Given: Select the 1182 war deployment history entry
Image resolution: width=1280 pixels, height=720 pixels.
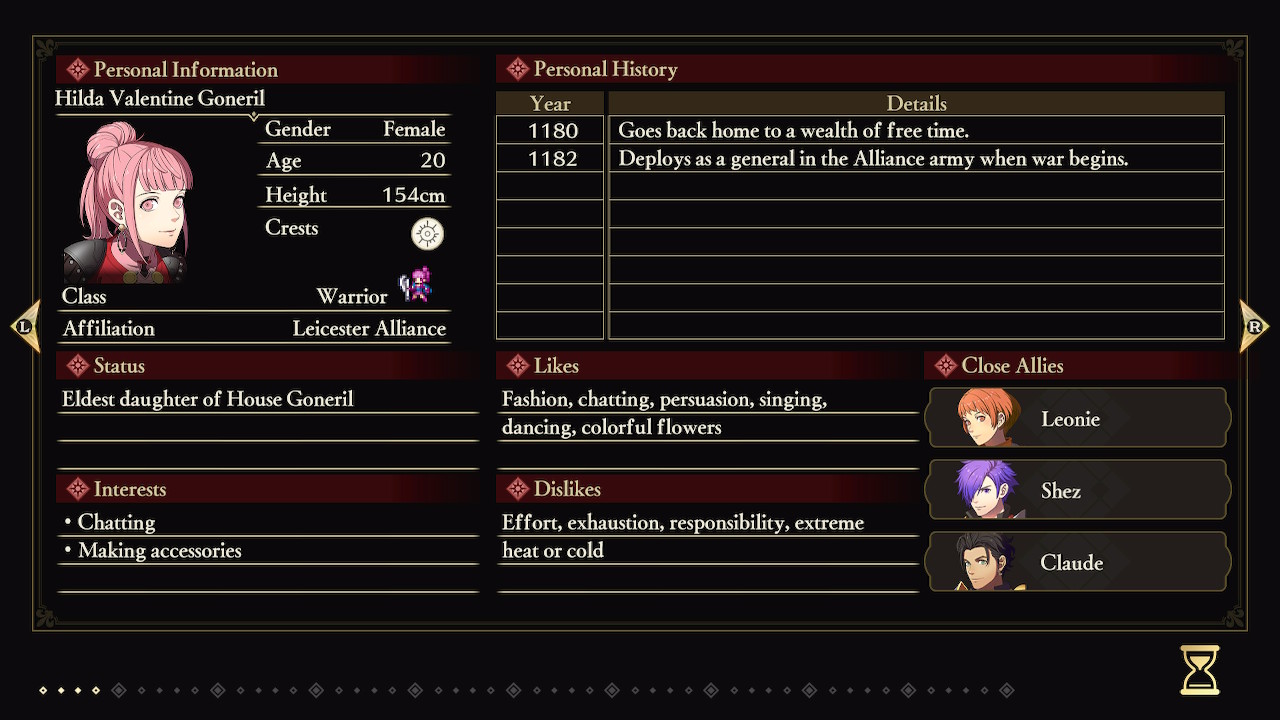Looking at the screenshot, I should [x=870, y=158].
